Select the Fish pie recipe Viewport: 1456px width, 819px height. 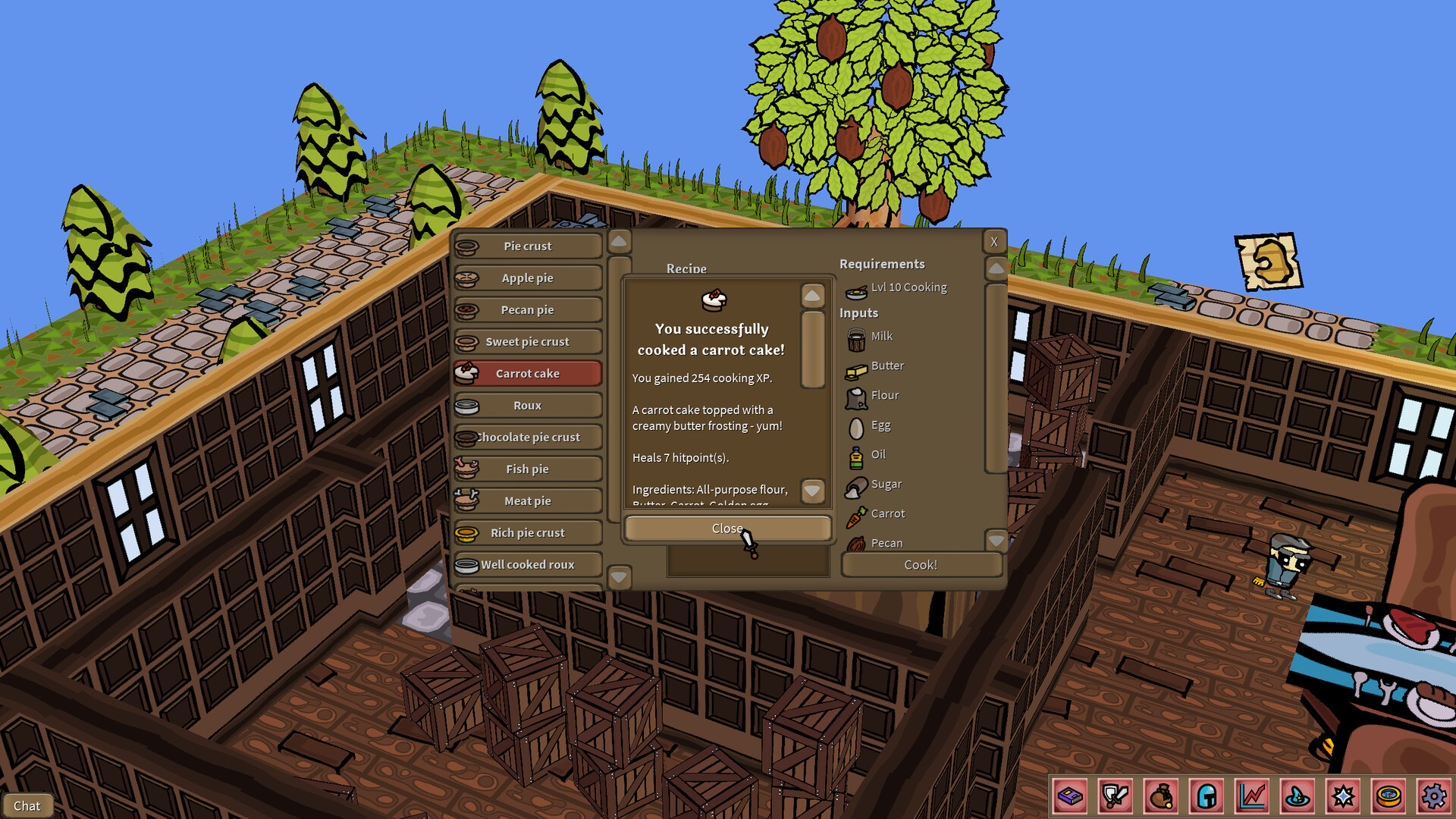tap(527, 469)
